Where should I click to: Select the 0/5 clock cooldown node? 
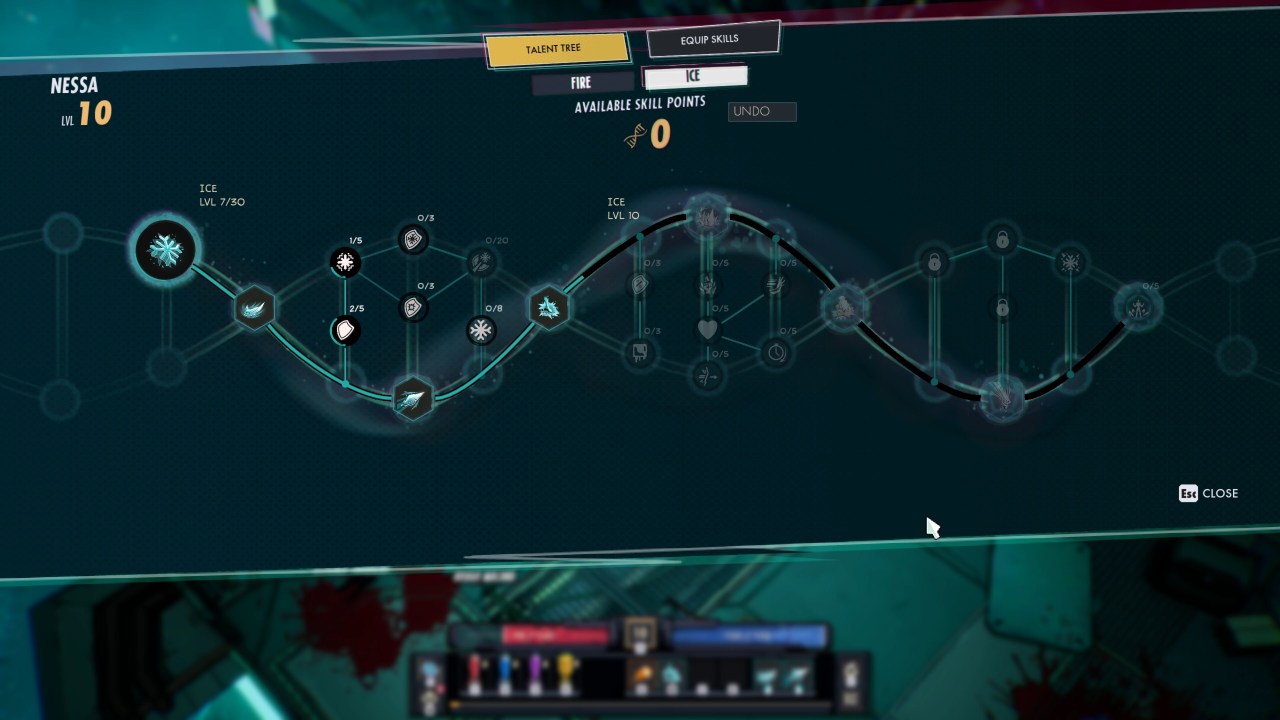point(777,350)
